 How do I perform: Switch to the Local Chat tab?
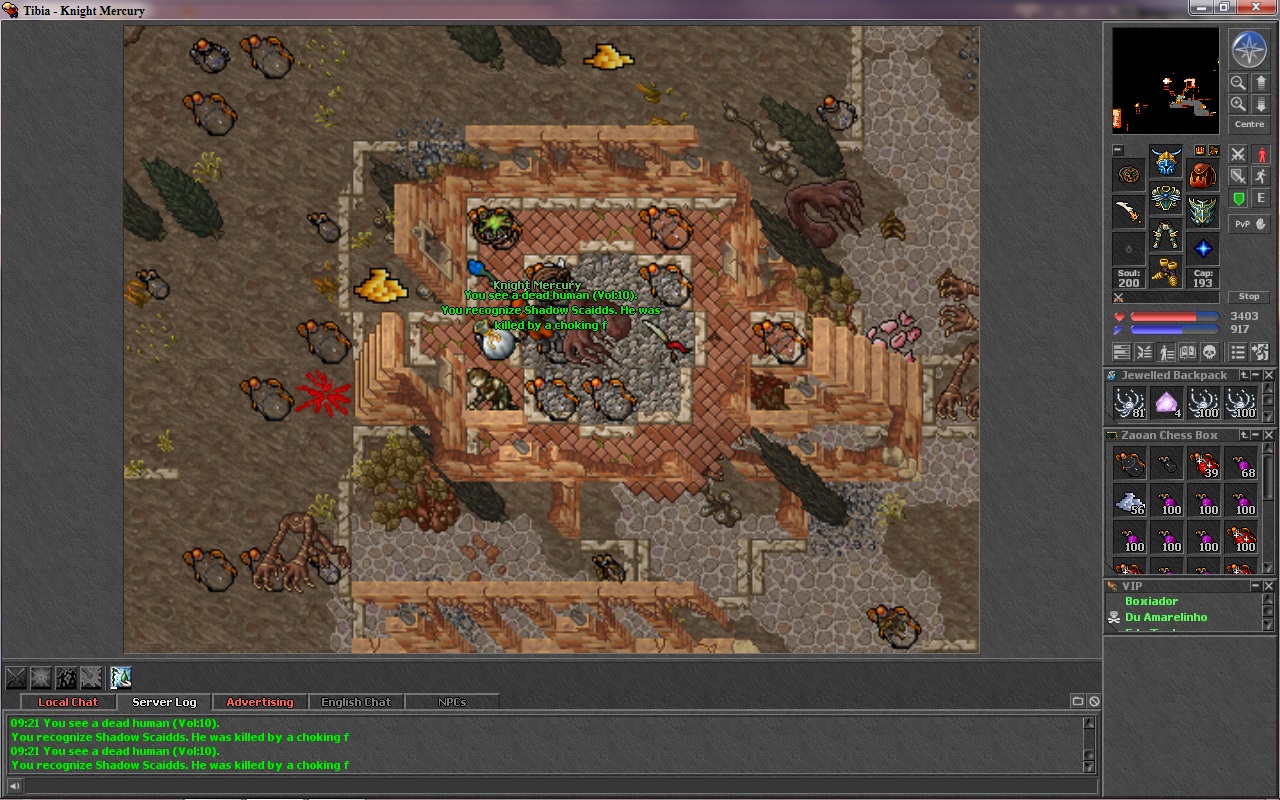point(68,702)
